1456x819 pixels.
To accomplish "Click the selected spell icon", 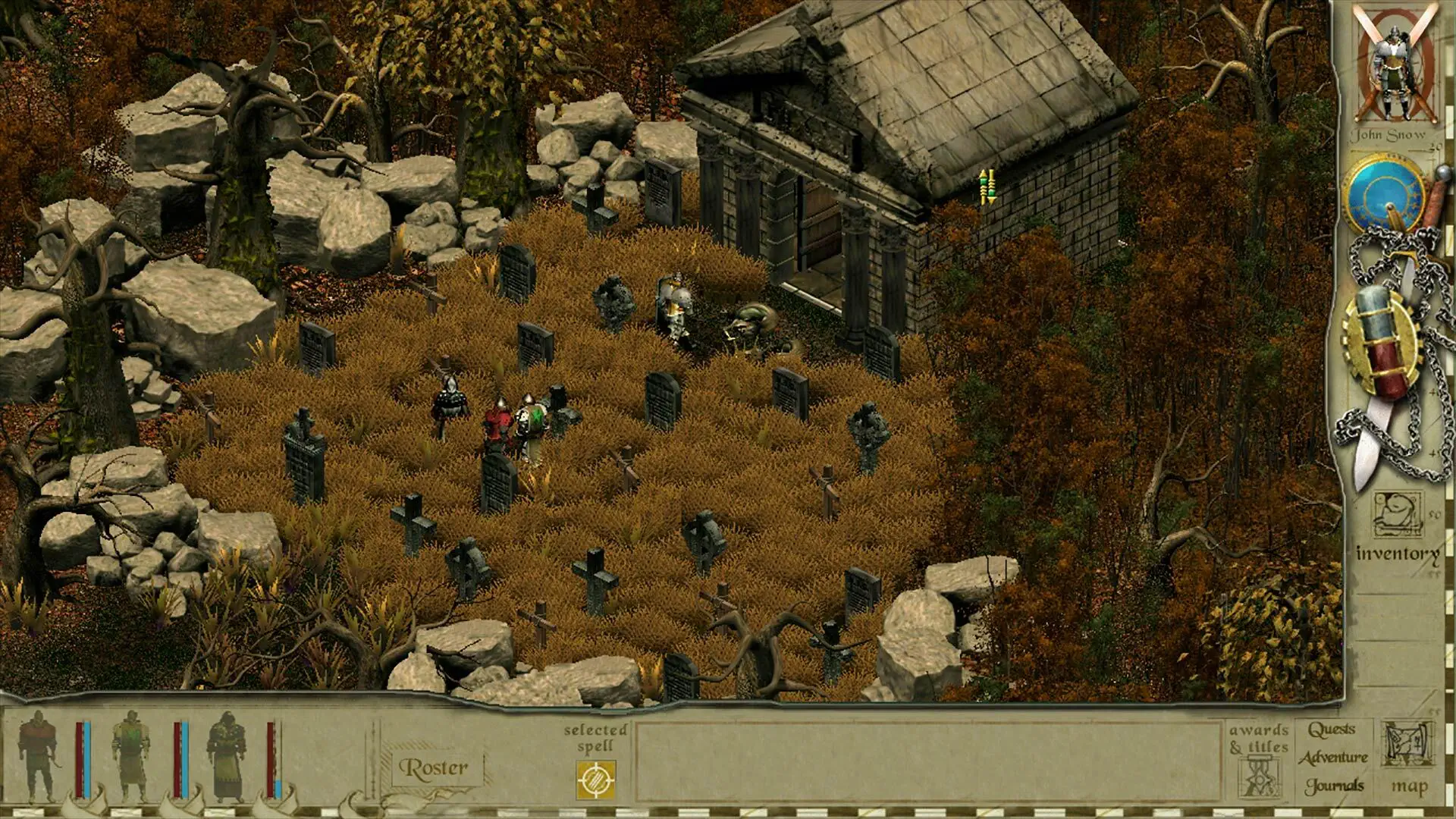I will tap(595, 780).
